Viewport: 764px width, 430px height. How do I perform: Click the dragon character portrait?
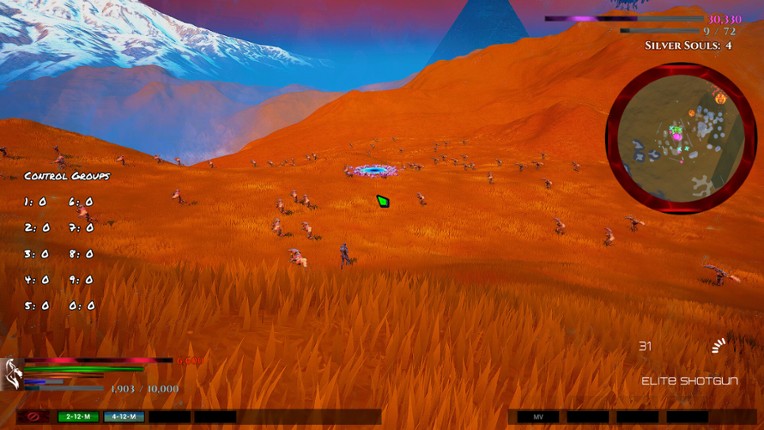click(x=12, y=375)
